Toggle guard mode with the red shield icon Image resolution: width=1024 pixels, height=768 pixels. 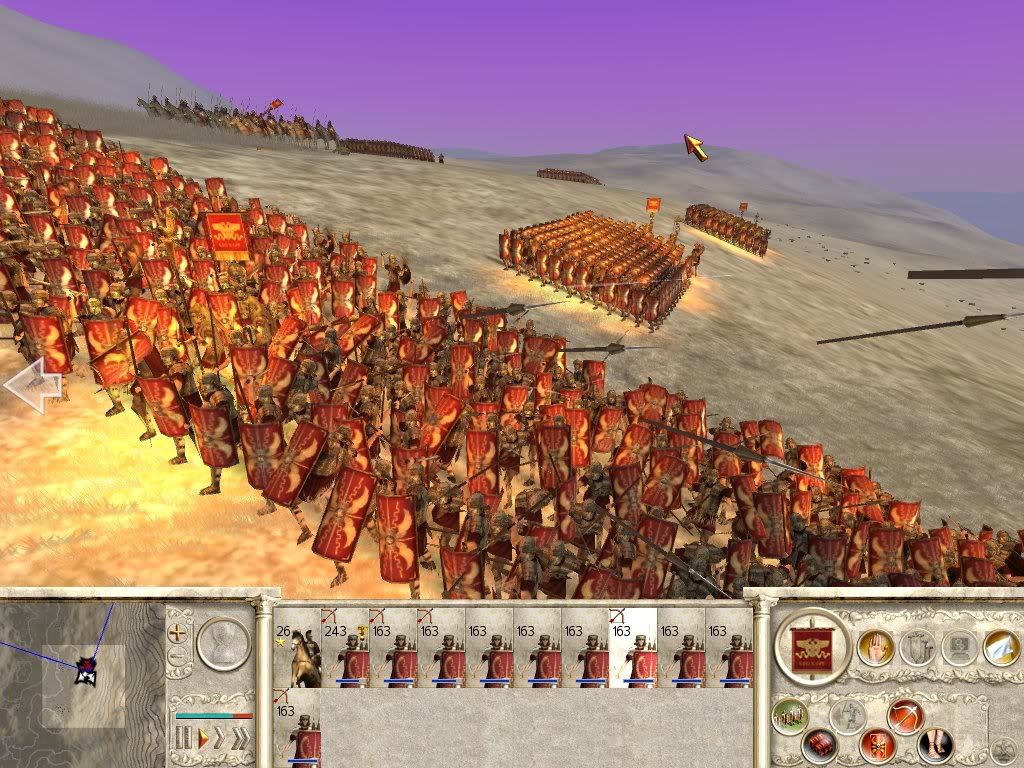[x=877, y=745]
